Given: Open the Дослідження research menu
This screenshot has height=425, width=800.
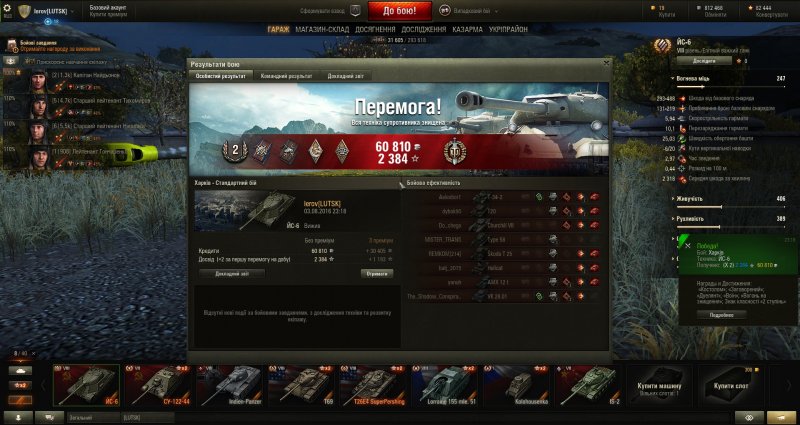Looking at the screenshot, I should (423, 30).
